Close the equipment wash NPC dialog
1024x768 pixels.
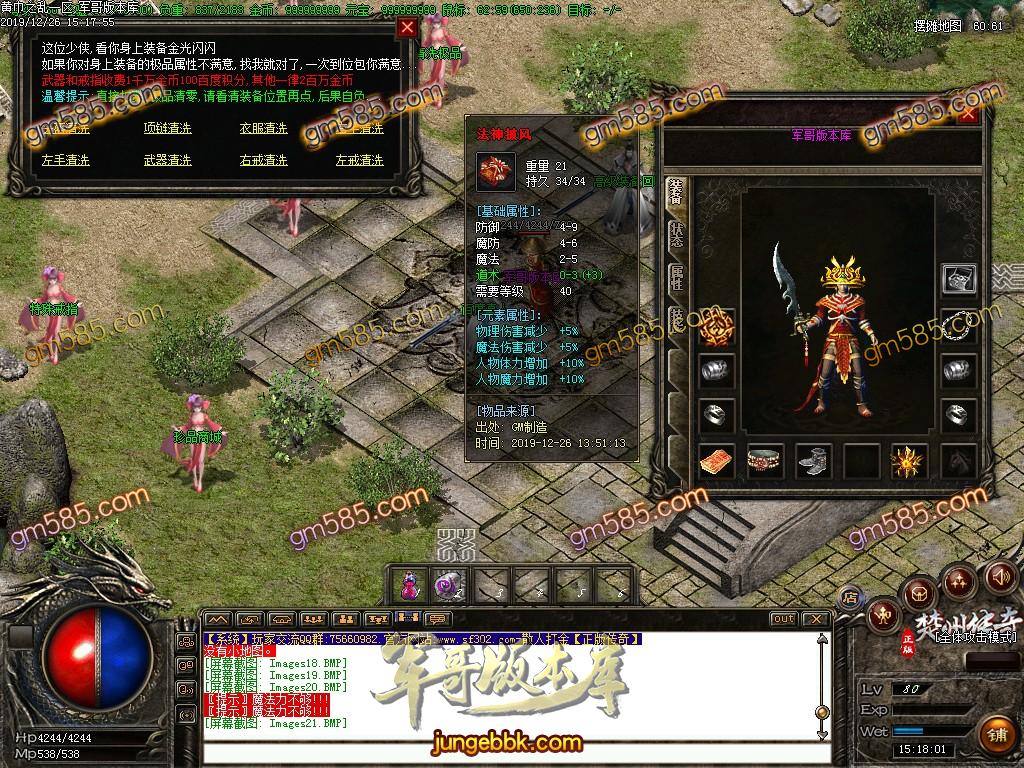407,28
